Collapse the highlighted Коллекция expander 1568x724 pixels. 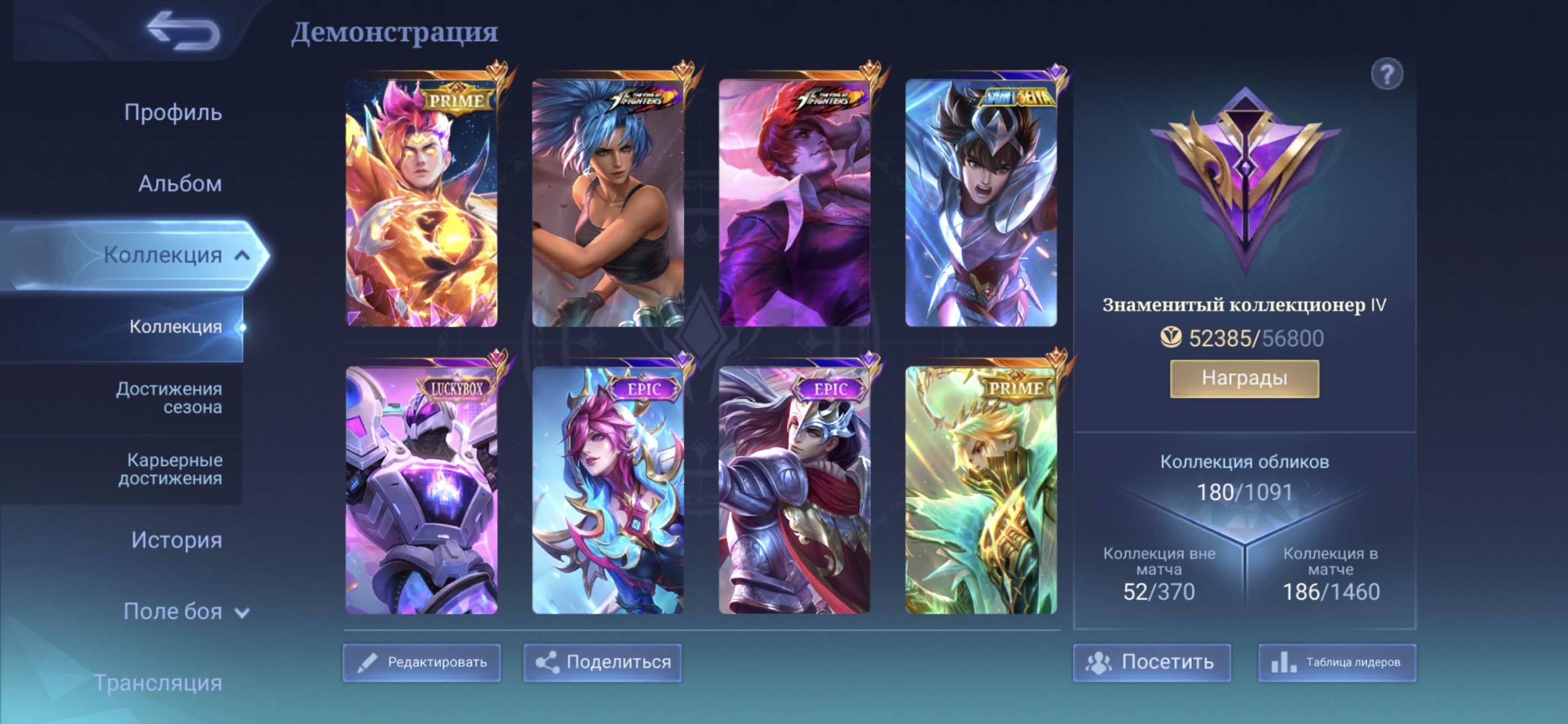[x=242, y=255]
